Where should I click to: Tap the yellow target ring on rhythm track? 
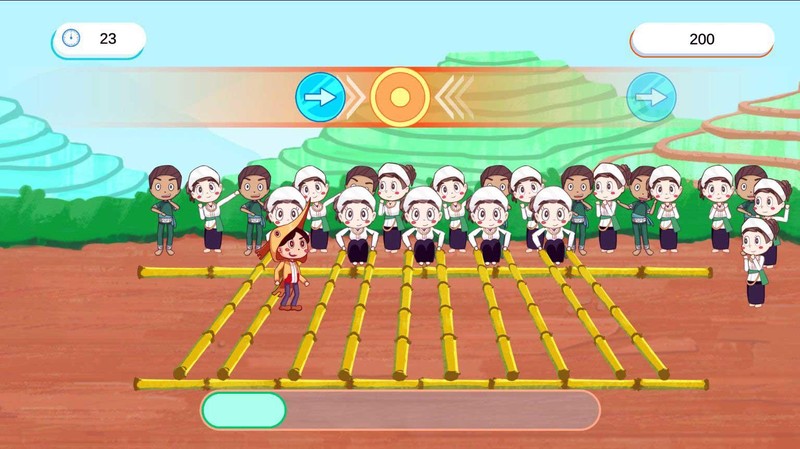pyautogui.click(x=400, y=97)
